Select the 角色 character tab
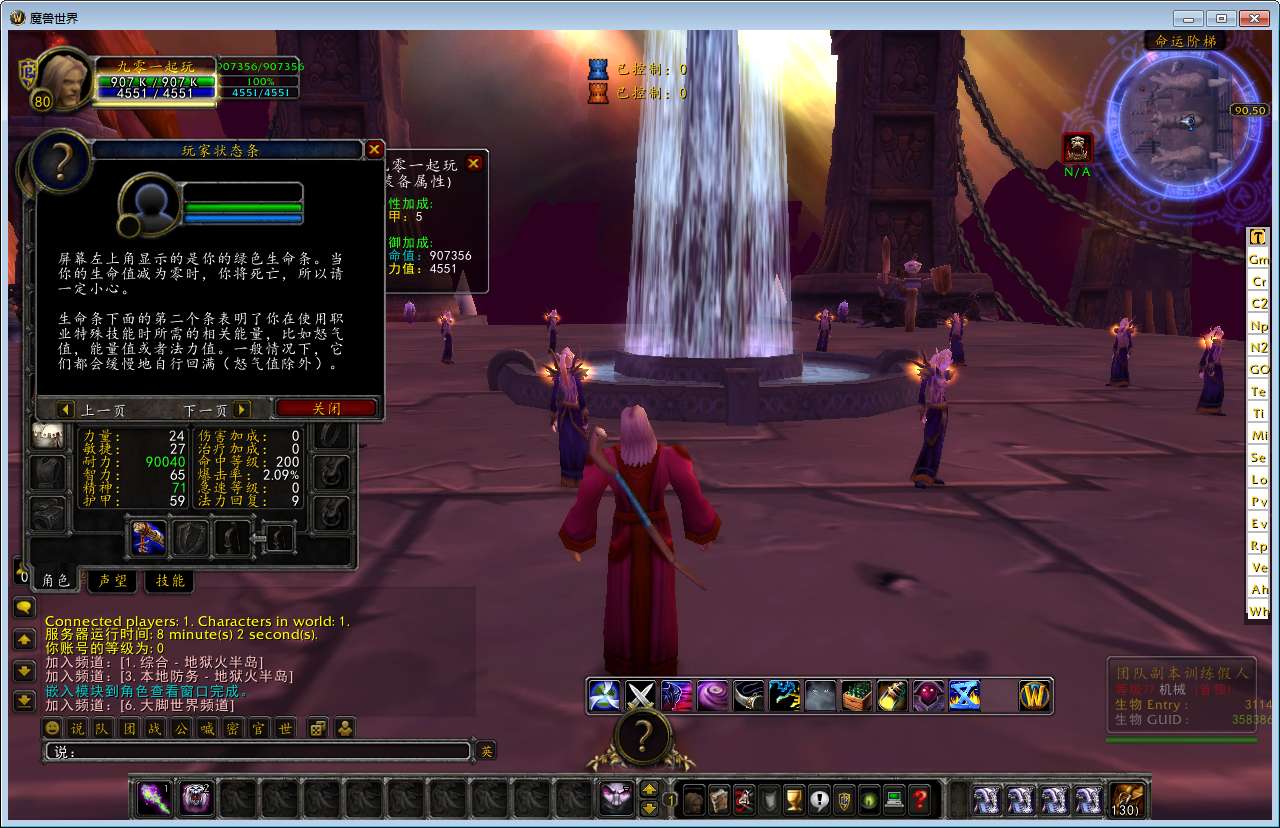 pyautogui.click(x=55, y=580)
